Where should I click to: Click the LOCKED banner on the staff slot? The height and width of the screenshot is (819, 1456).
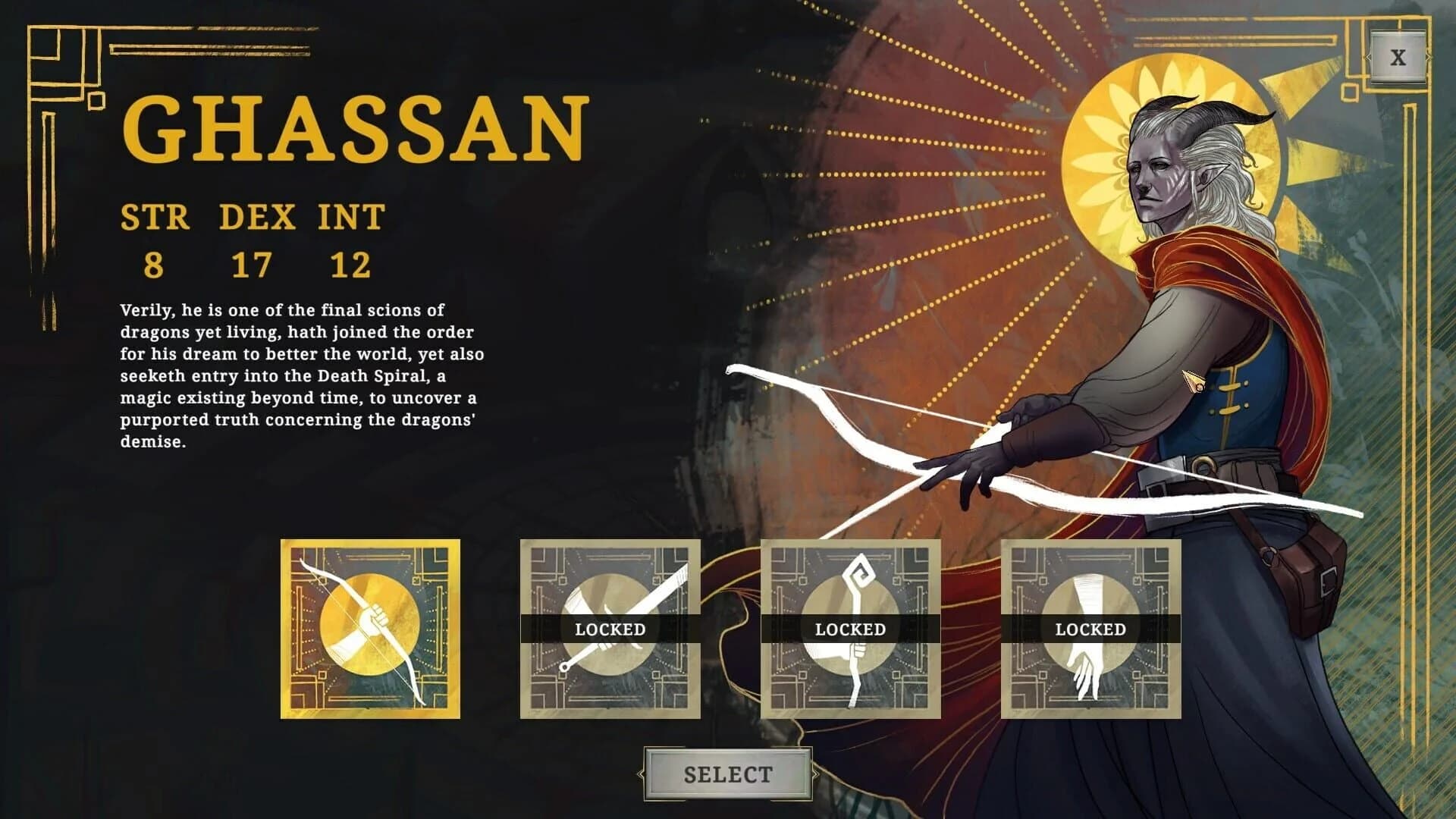(x=849, y=629)
